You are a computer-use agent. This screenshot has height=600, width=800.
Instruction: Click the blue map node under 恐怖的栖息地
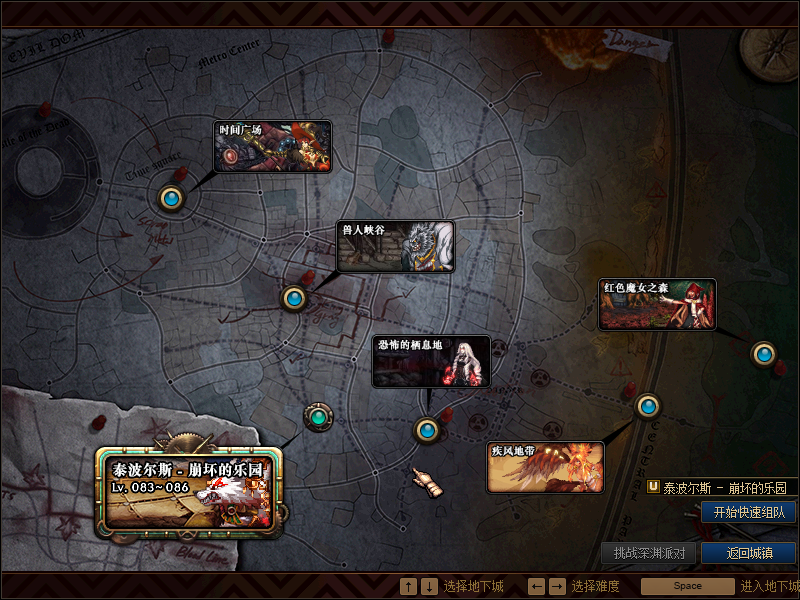(x=427, y=430)
